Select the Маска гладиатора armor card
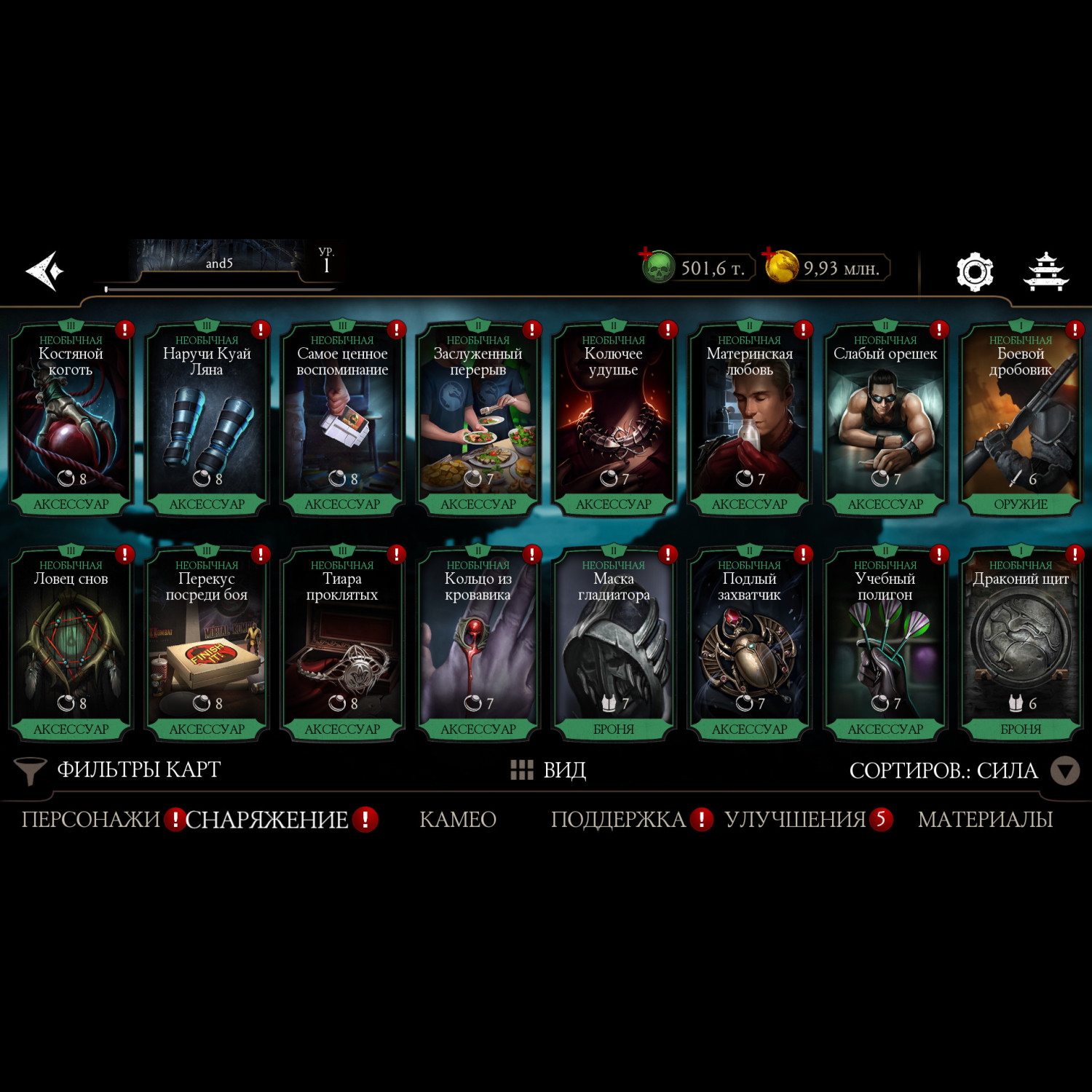This screenshot has width=1092, height=1092. (614, 644)
